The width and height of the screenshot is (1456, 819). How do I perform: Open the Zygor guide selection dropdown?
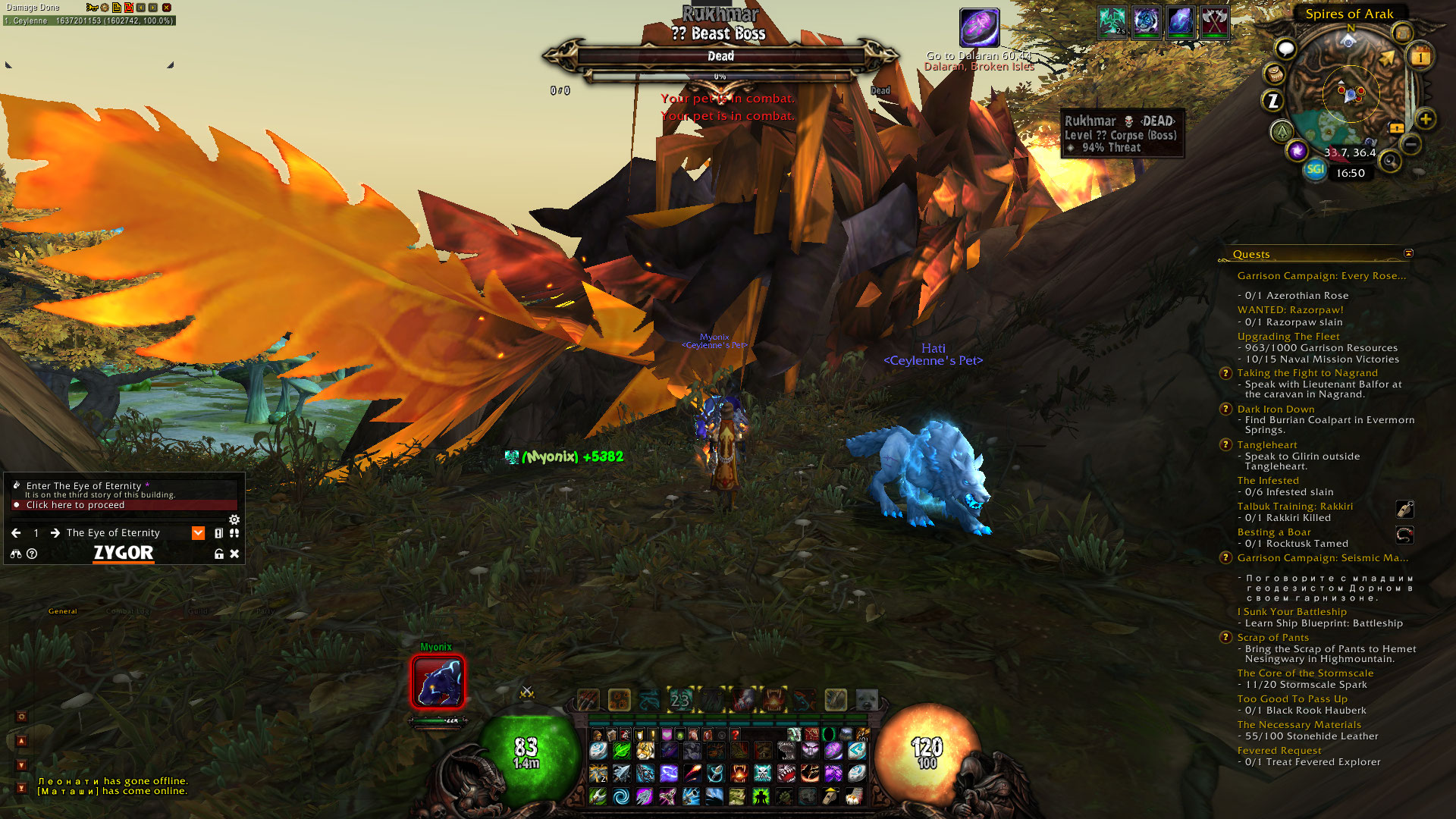198,533
